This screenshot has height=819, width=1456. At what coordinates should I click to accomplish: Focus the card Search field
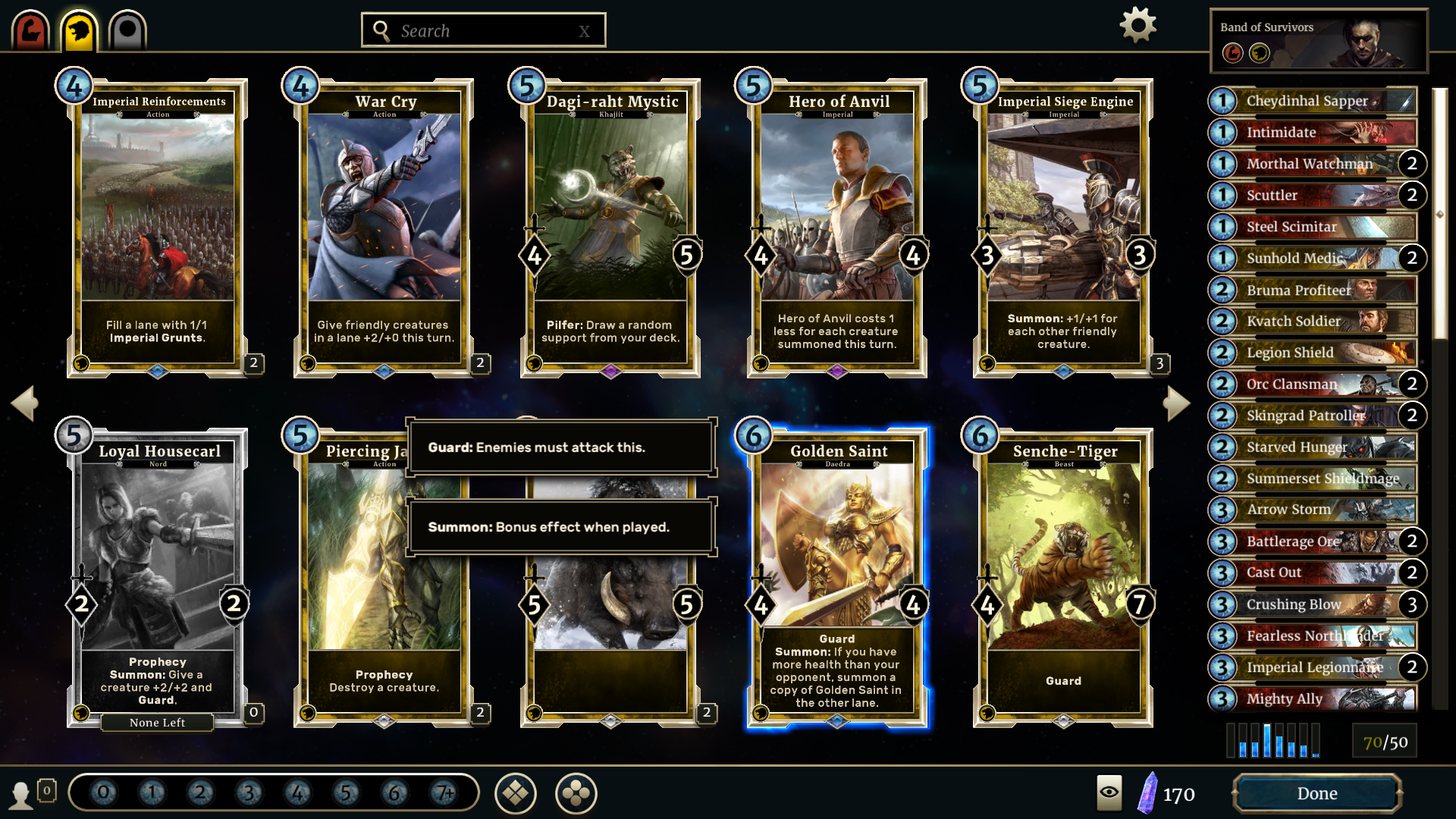(483, 30)
